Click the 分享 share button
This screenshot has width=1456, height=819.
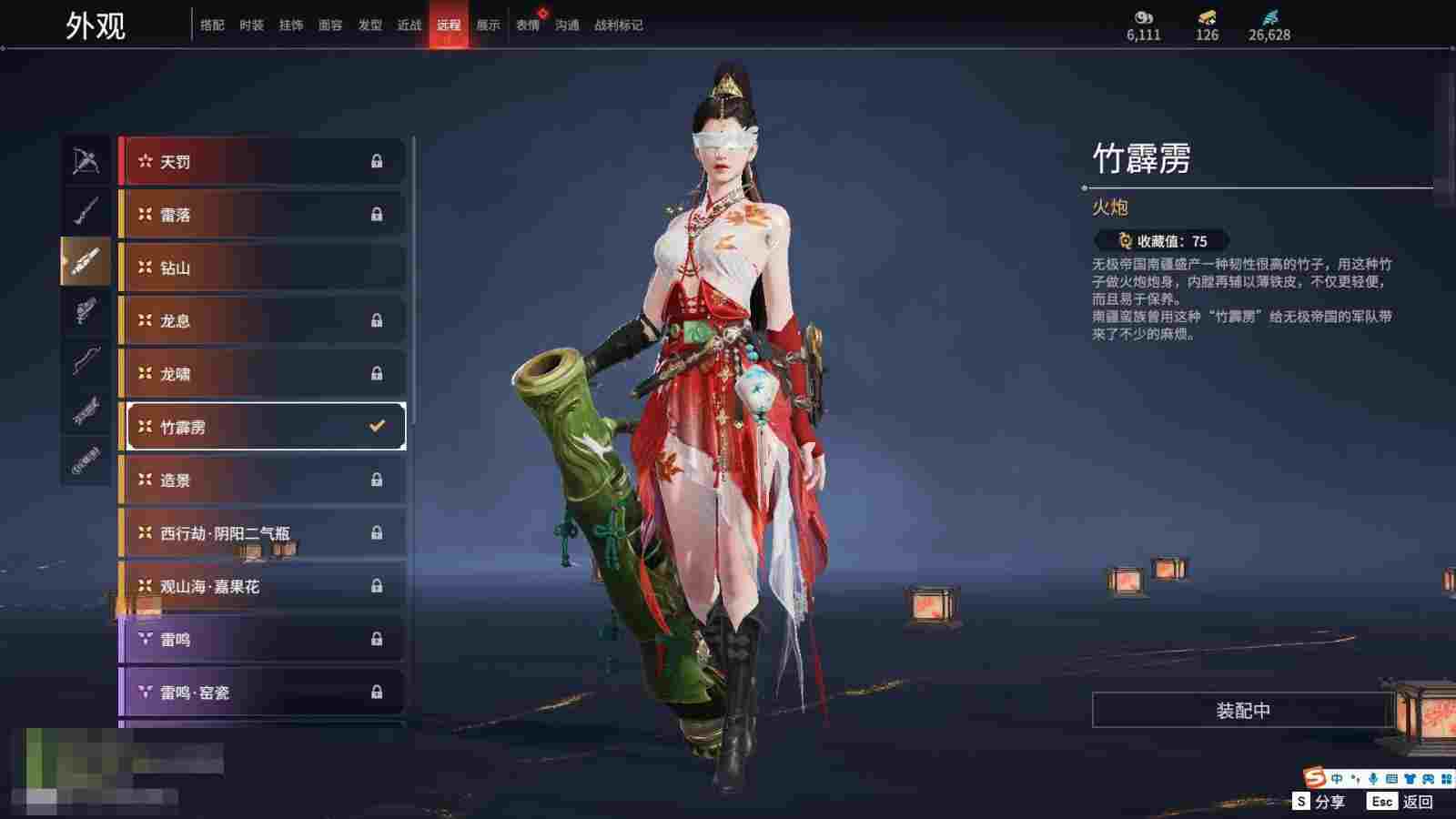[x=1319, y=802]
